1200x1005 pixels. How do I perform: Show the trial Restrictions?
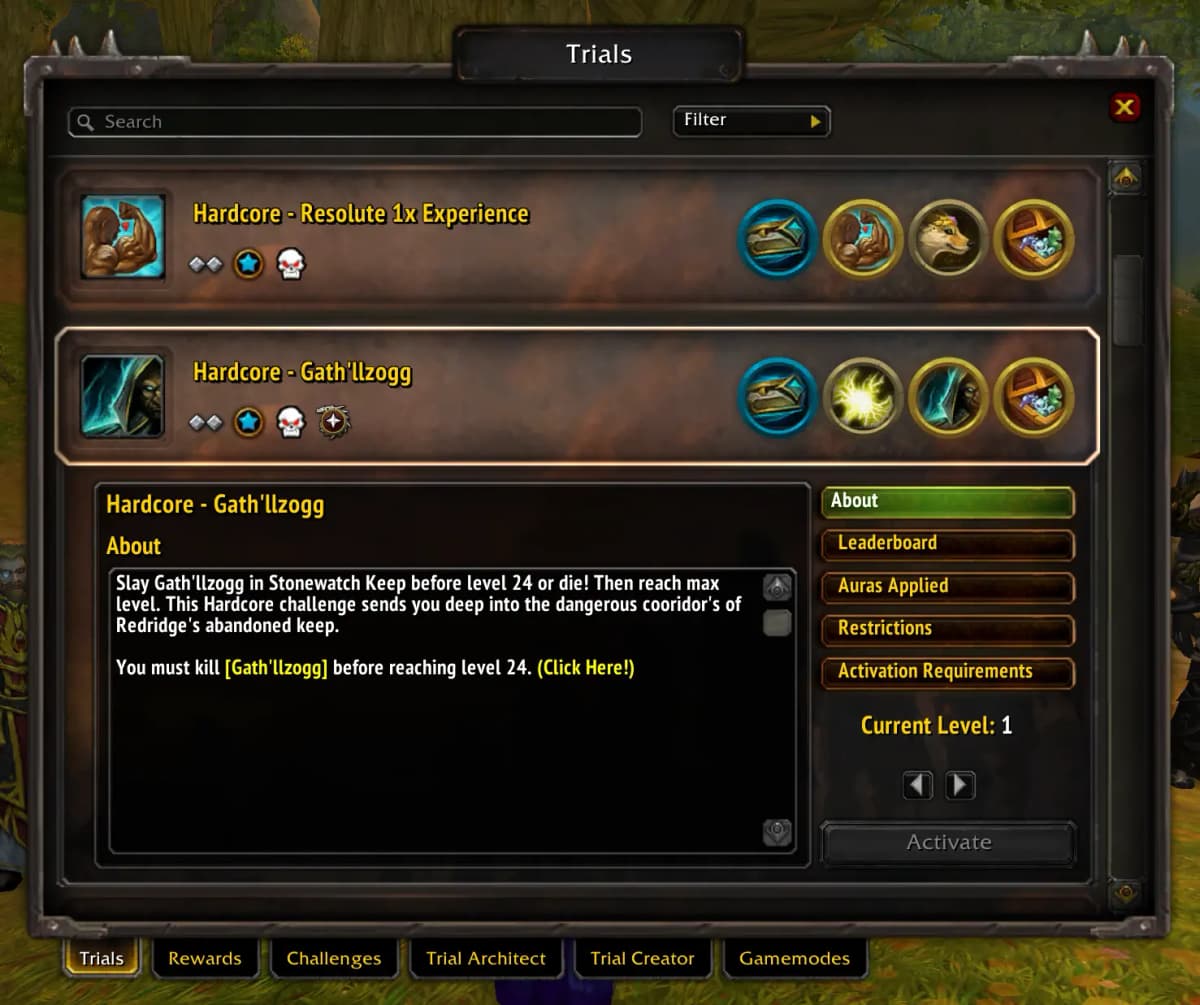click(947, 629)
